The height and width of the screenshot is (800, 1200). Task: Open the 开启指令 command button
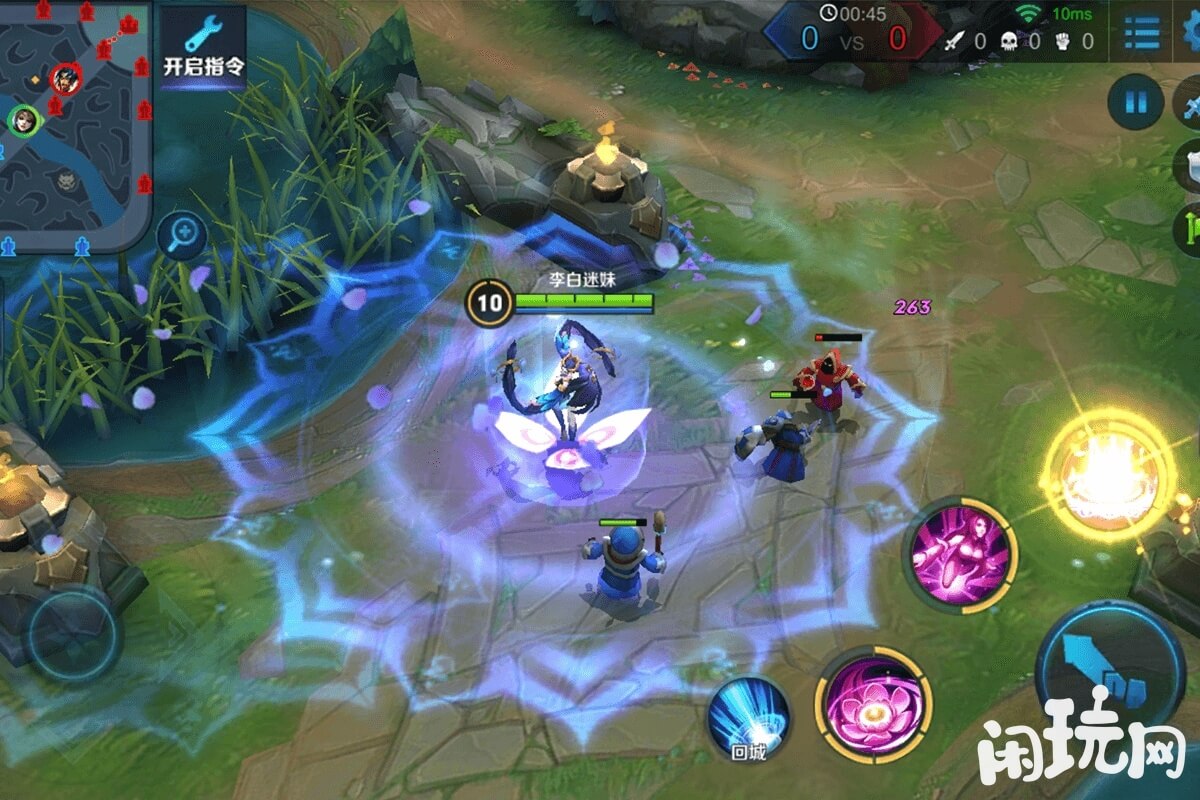pyautogui.click(x=203, y=47)
